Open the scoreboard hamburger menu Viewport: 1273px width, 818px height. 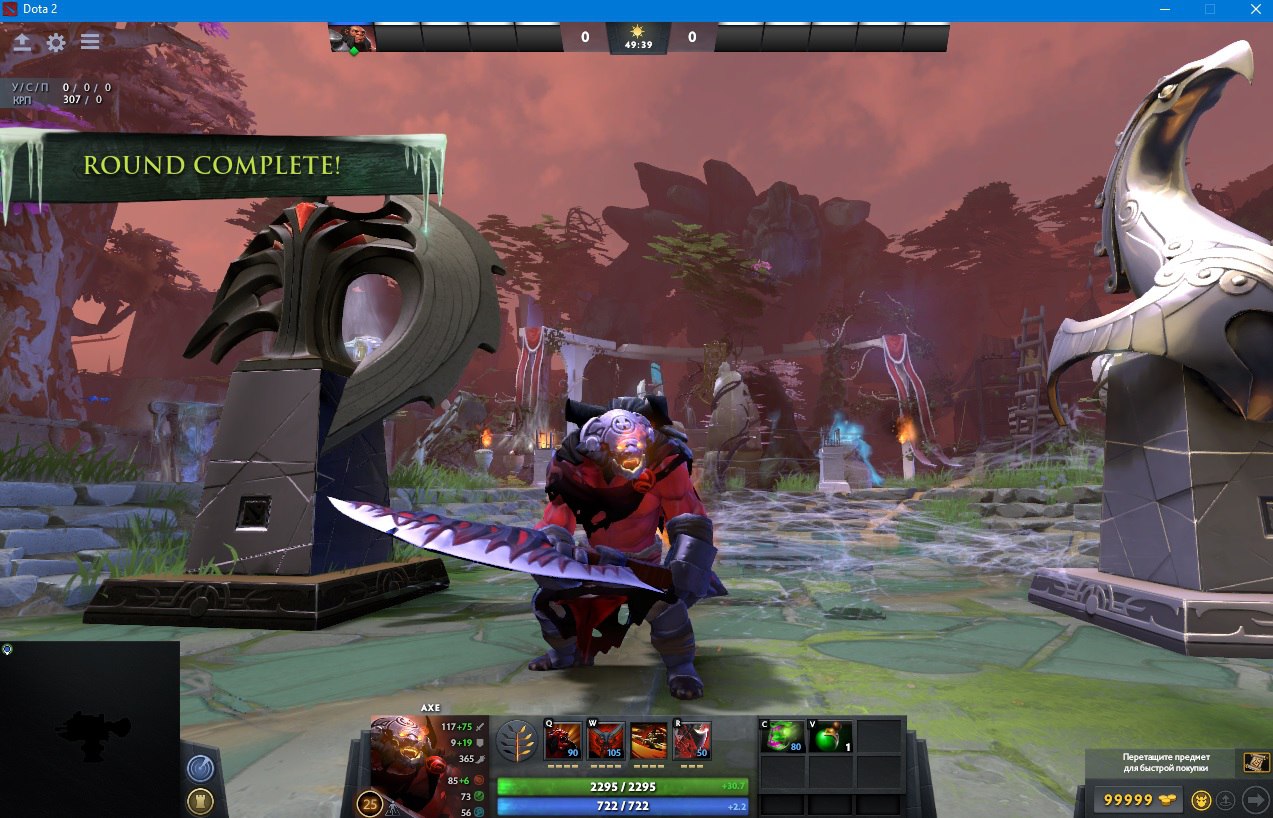coord(90,42)
